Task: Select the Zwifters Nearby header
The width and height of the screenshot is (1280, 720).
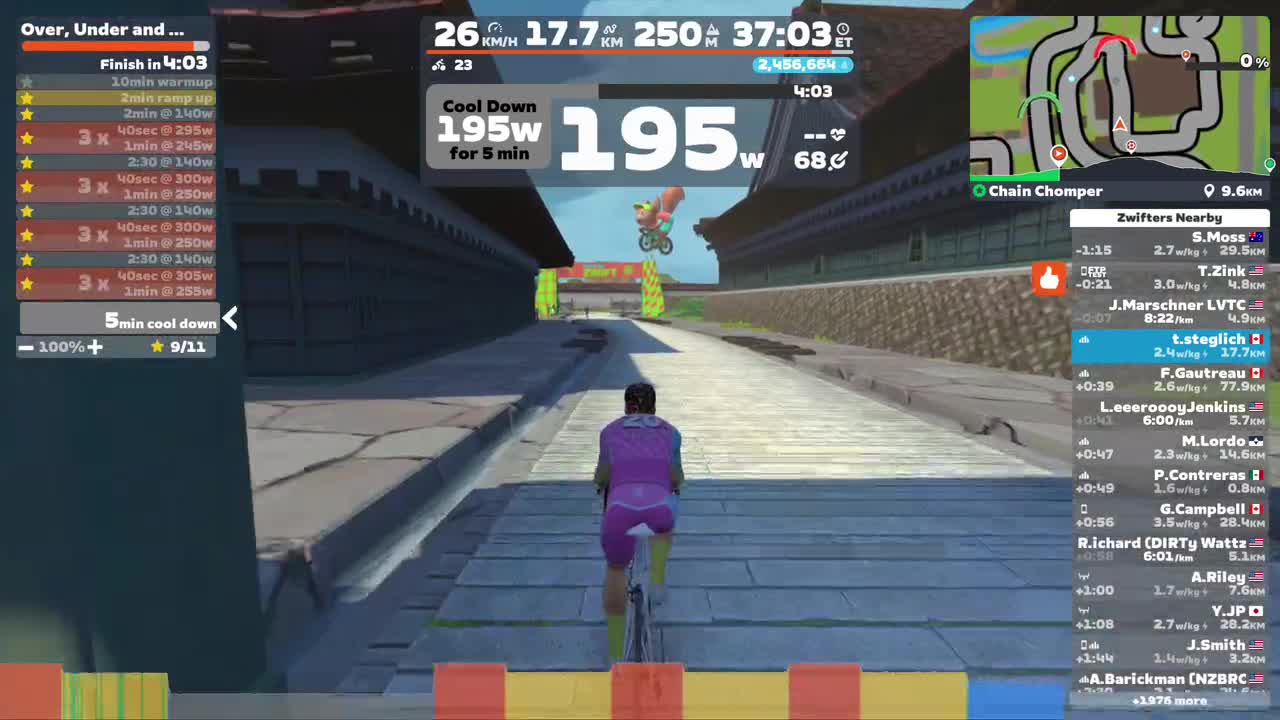Action: point(1169,217)
